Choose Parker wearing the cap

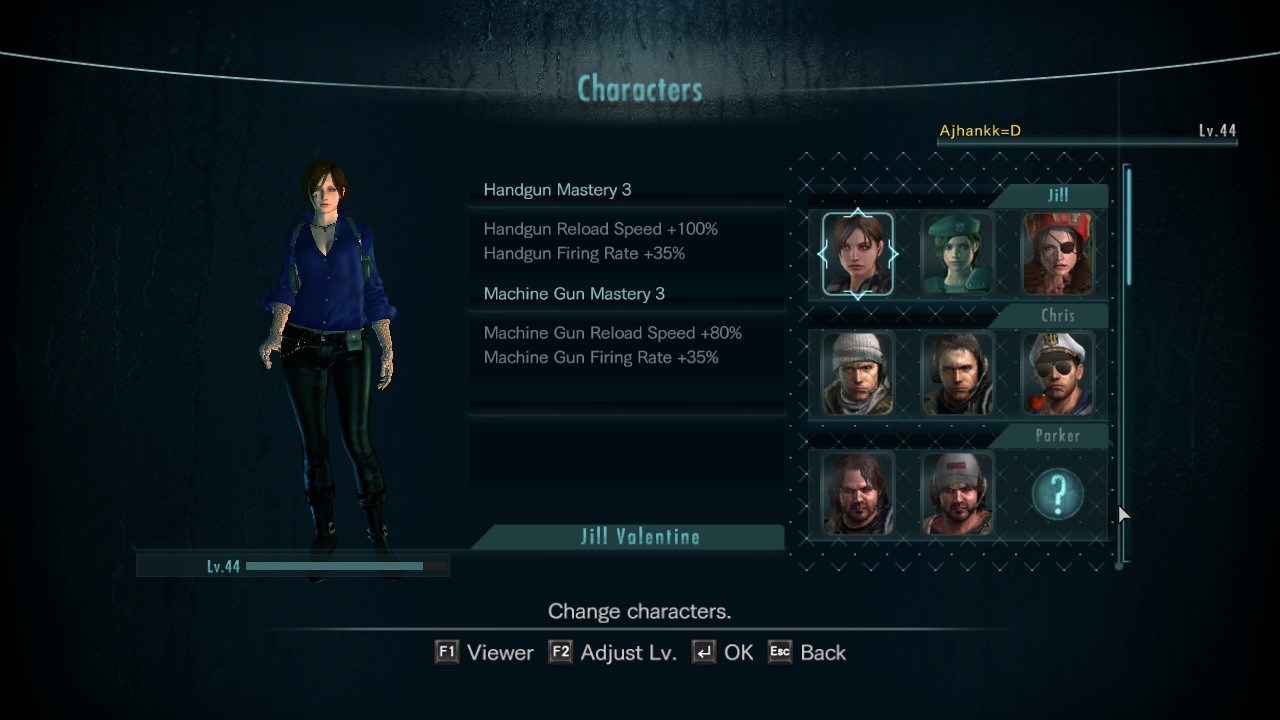[958, 494]
